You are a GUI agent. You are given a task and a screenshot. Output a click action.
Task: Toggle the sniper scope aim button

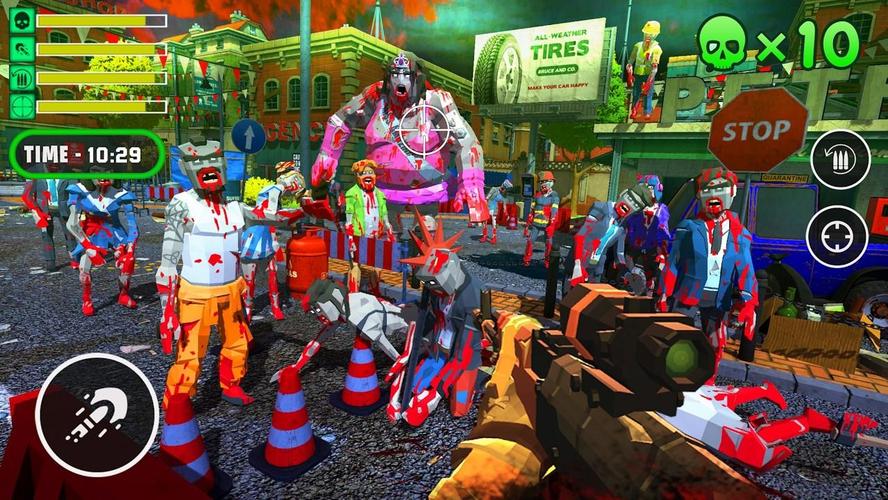(x=837, y=237)
